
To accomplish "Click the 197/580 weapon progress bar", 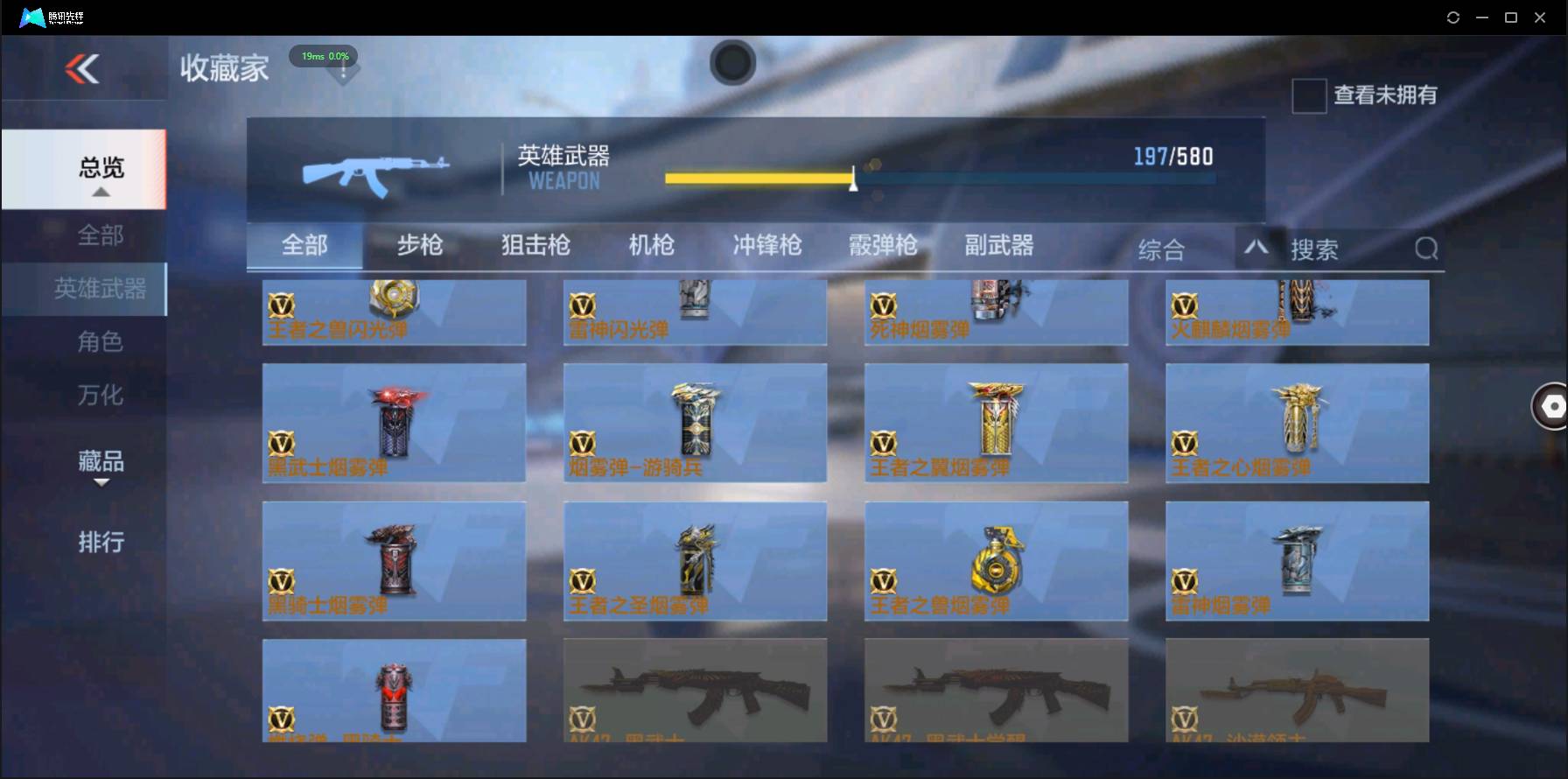I will click(941, 178).
